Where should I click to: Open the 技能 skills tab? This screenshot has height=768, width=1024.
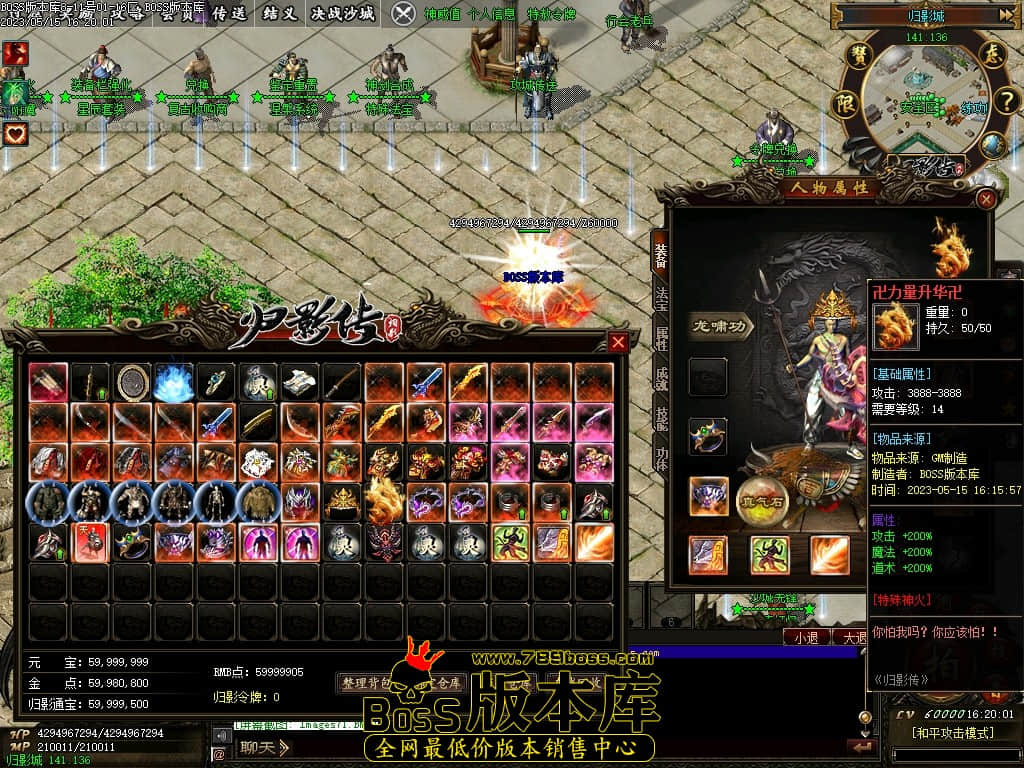click(661, 417)
